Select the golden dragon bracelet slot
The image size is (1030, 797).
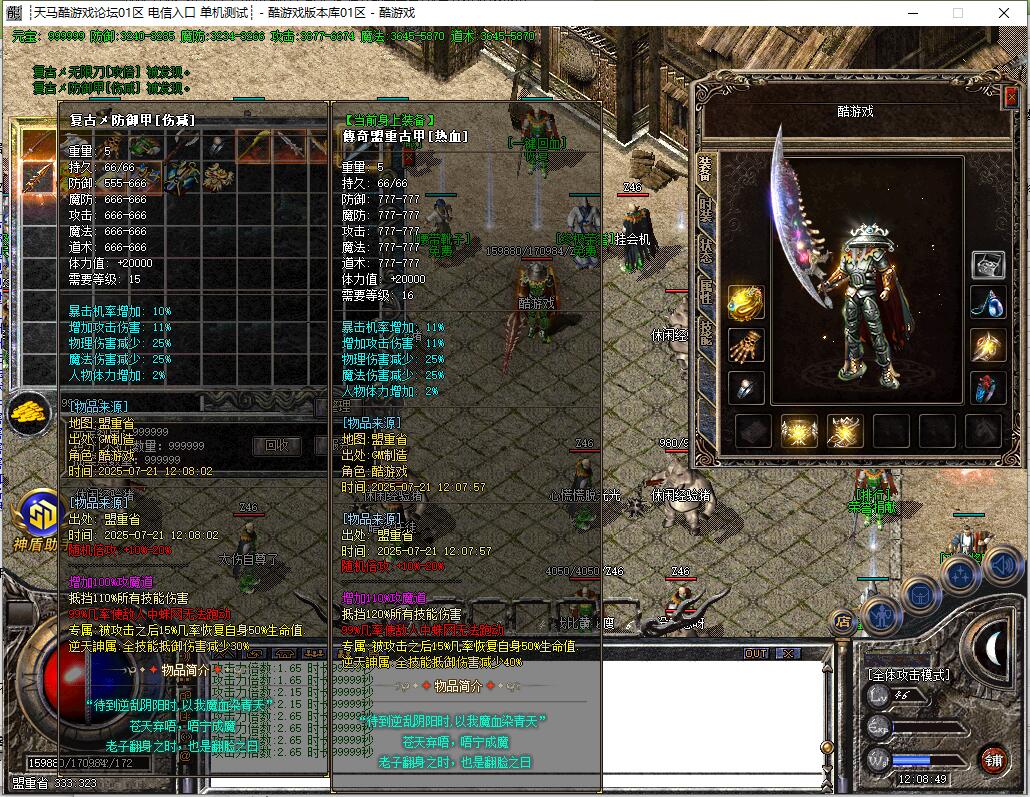[746, 303]
